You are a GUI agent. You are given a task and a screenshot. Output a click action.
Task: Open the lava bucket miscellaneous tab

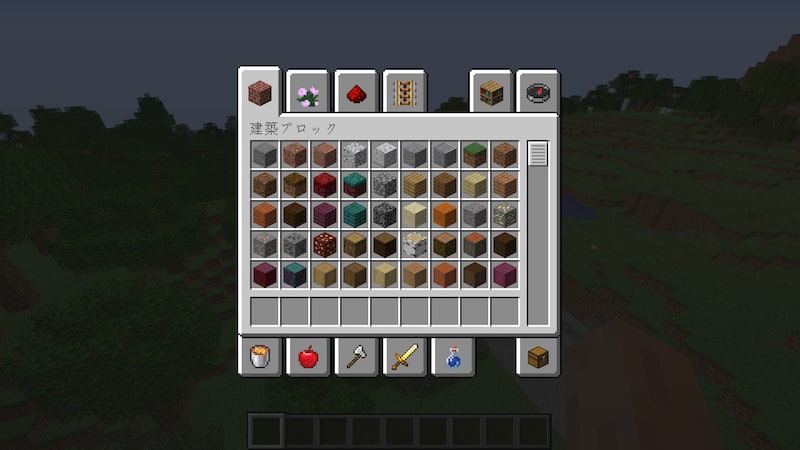[x=259, y=357]
